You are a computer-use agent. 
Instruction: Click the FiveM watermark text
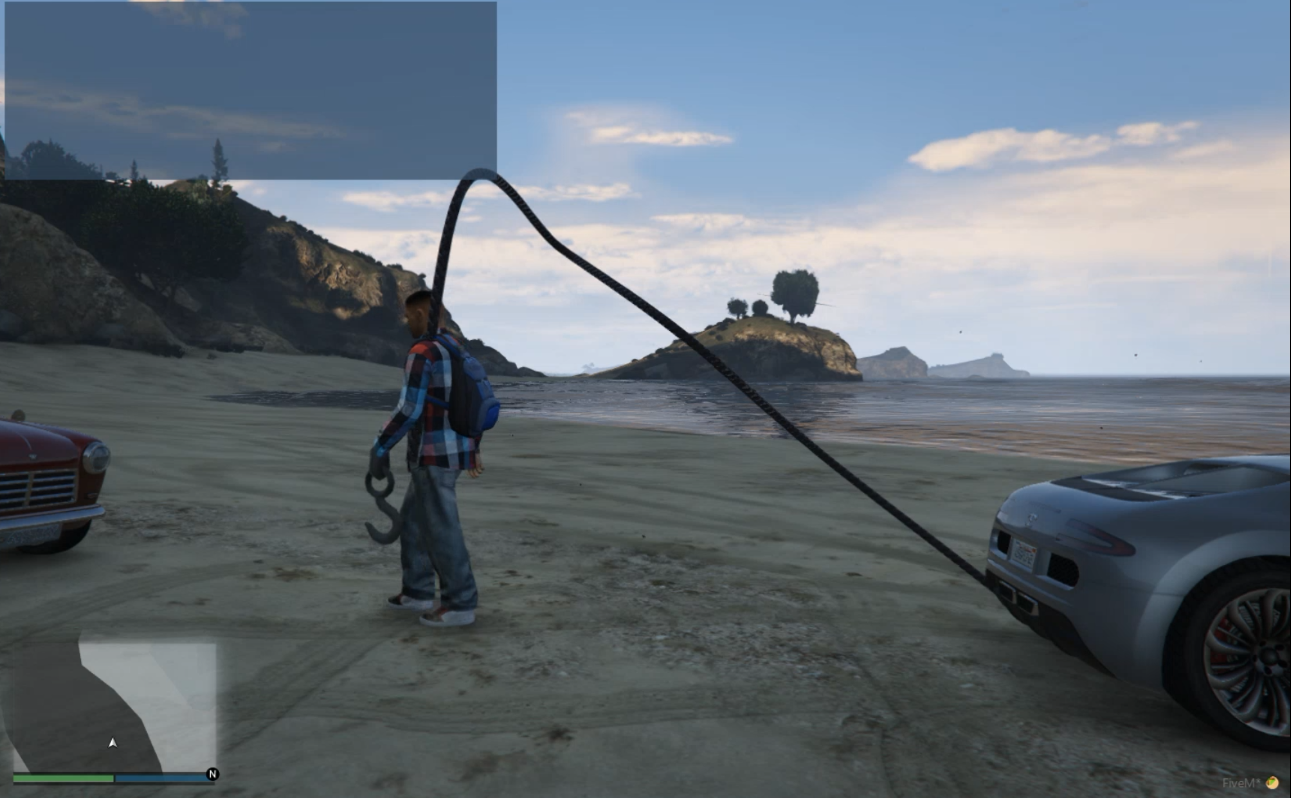1240,782
